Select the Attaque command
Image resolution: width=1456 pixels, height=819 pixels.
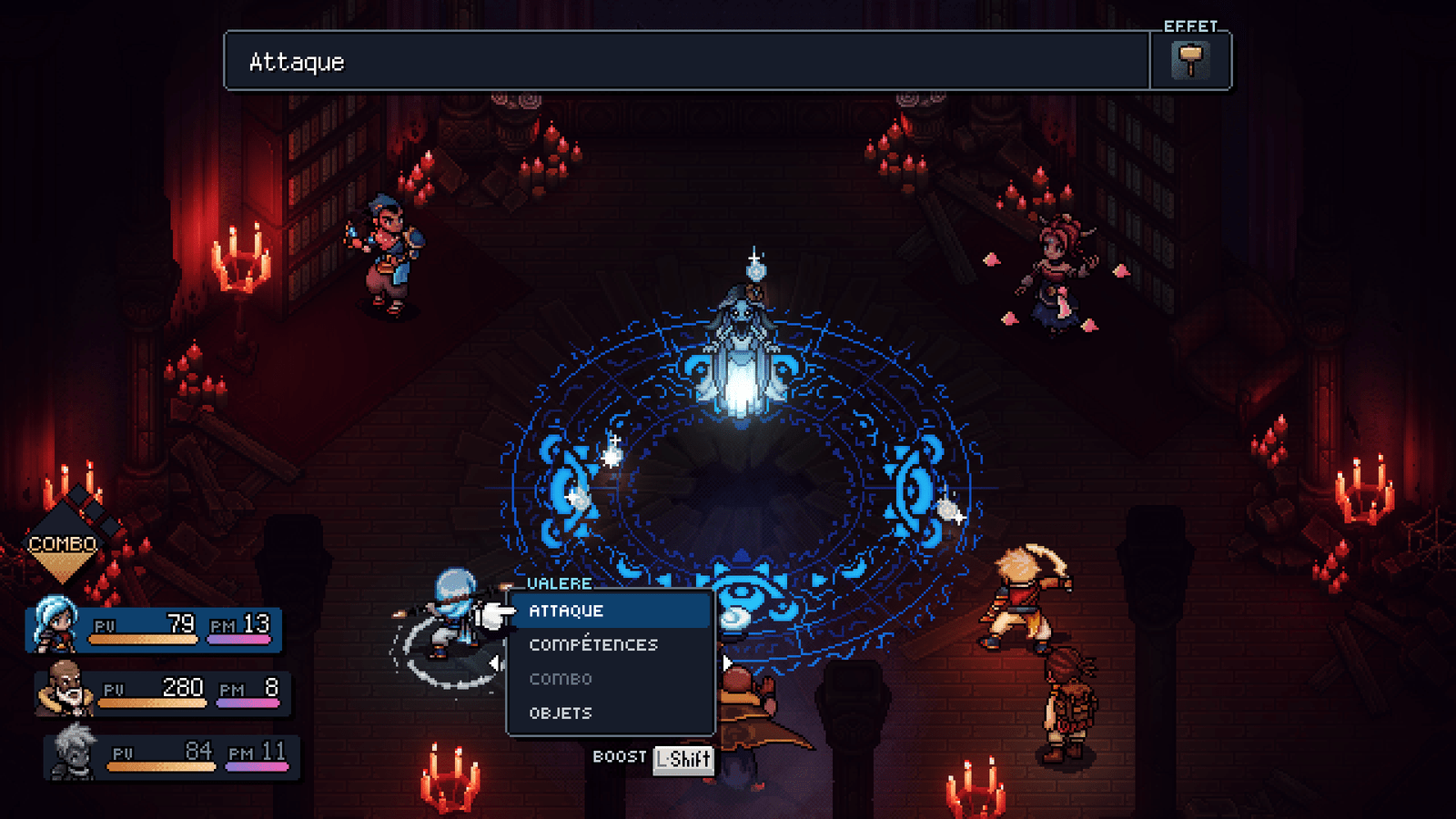pyautogui.click(x=566, y=611)
